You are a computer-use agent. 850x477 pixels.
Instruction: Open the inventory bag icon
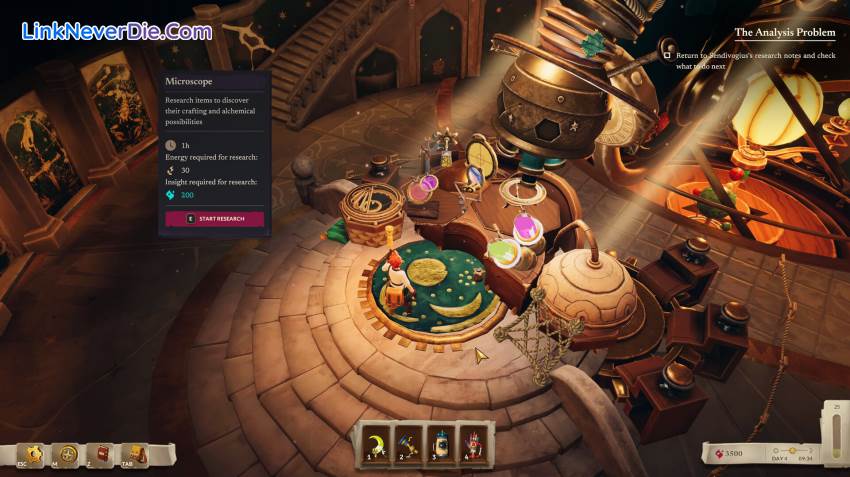[x=135, y=455]
